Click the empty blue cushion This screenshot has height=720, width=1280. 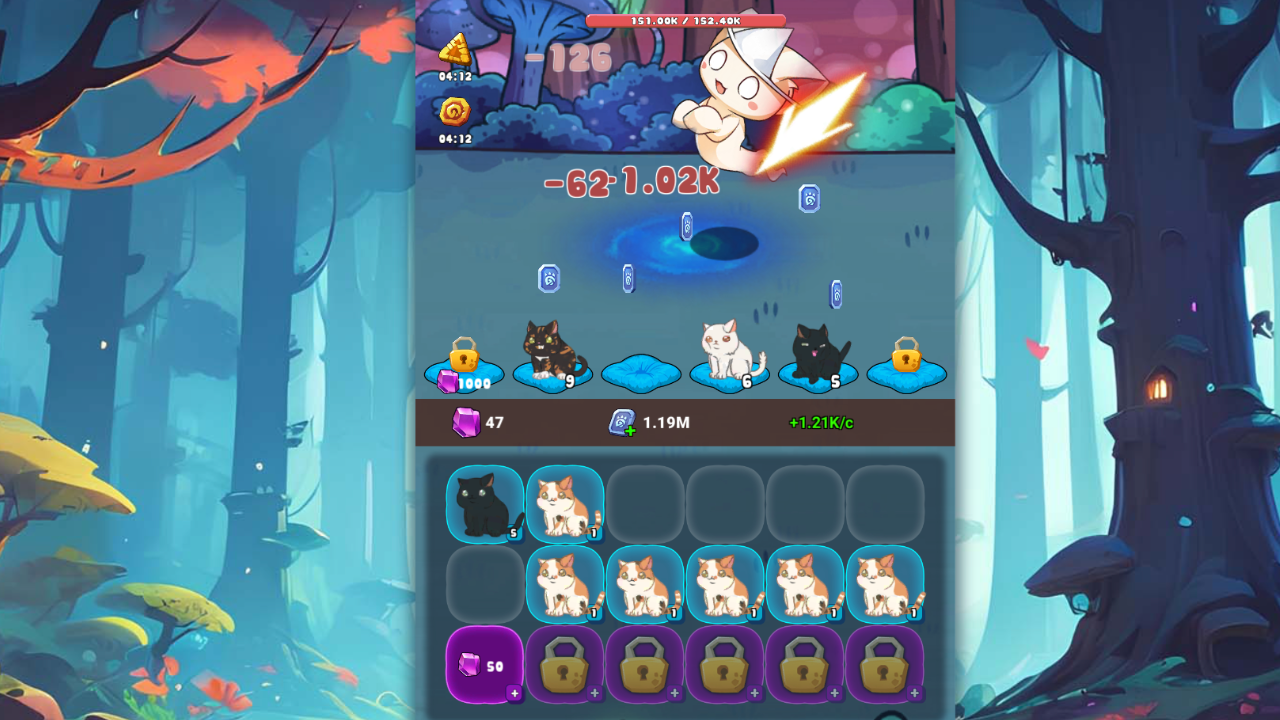tap(642, 372)
